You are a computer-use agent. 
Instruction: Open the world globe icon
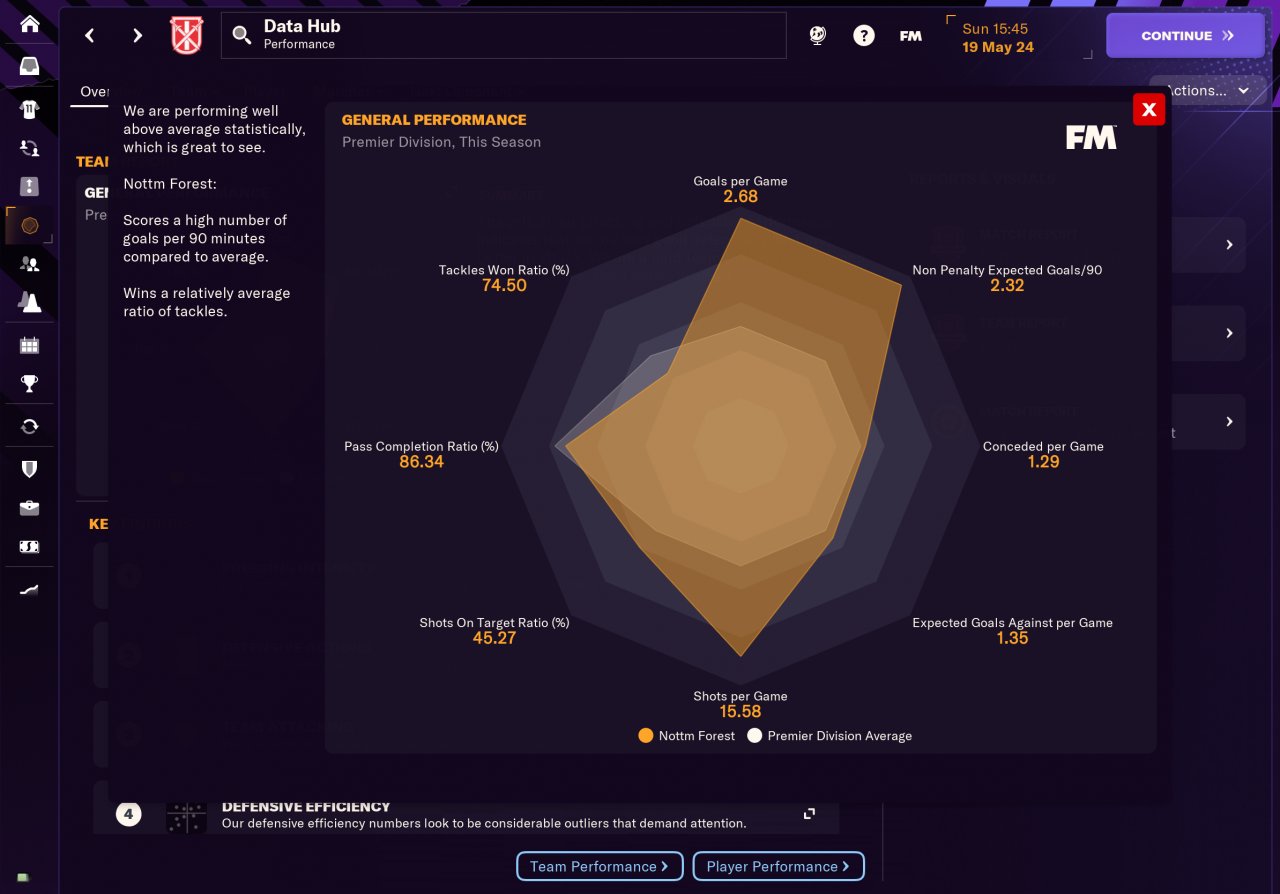pos(817,36)
